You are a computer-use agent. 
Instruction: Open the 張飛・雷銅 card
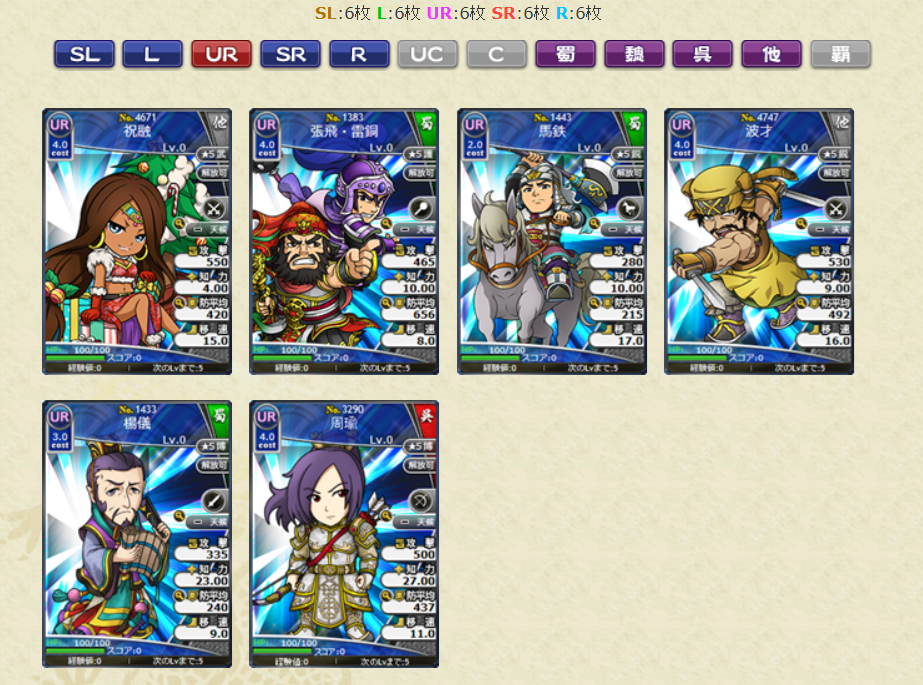pos(344,241)
